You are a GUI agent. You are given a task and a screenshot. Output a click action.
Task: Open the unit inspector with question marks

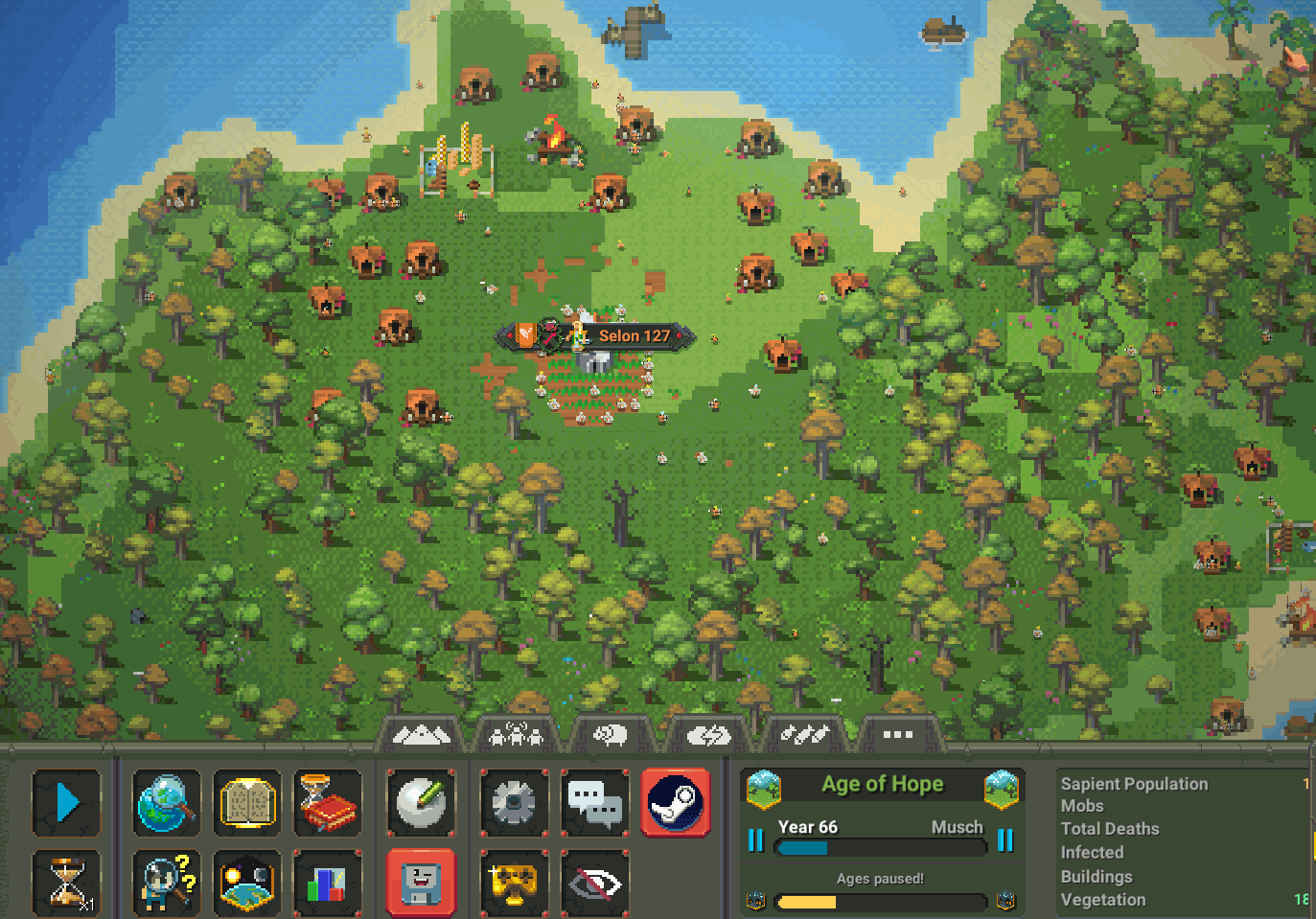click(167, 883)
